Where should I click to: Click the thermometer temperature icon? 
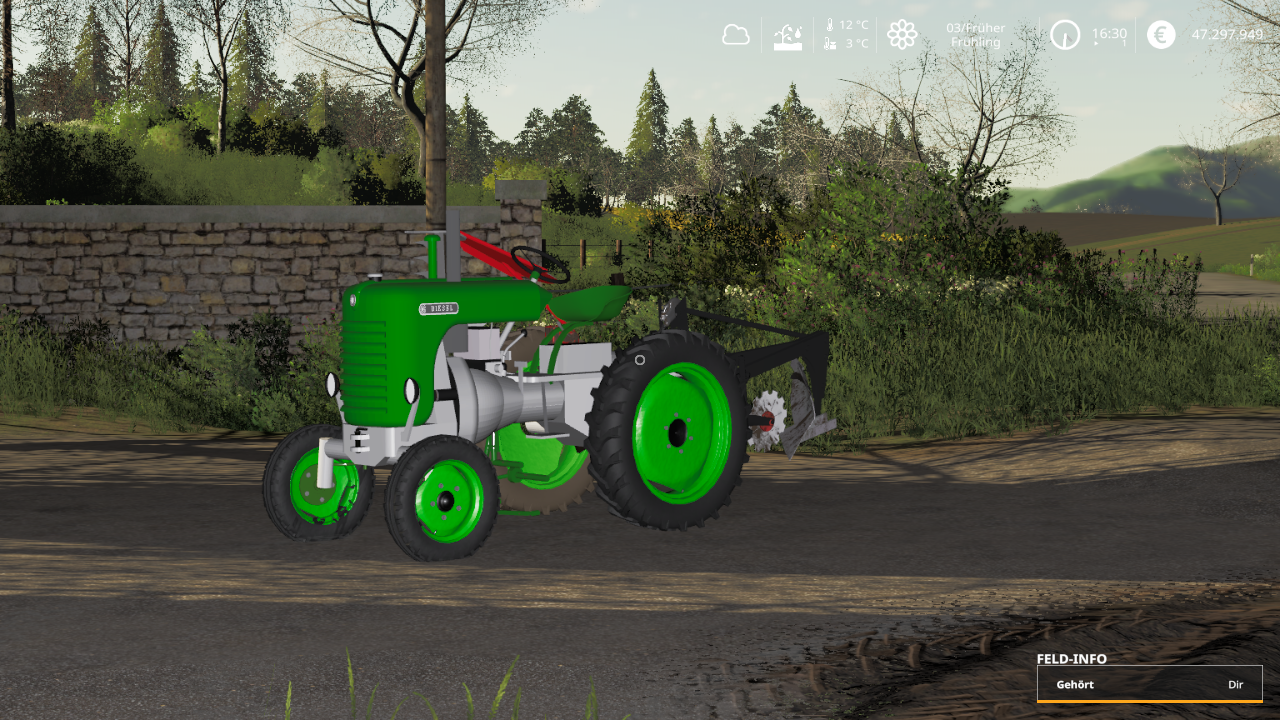click(x=829, y=25)
